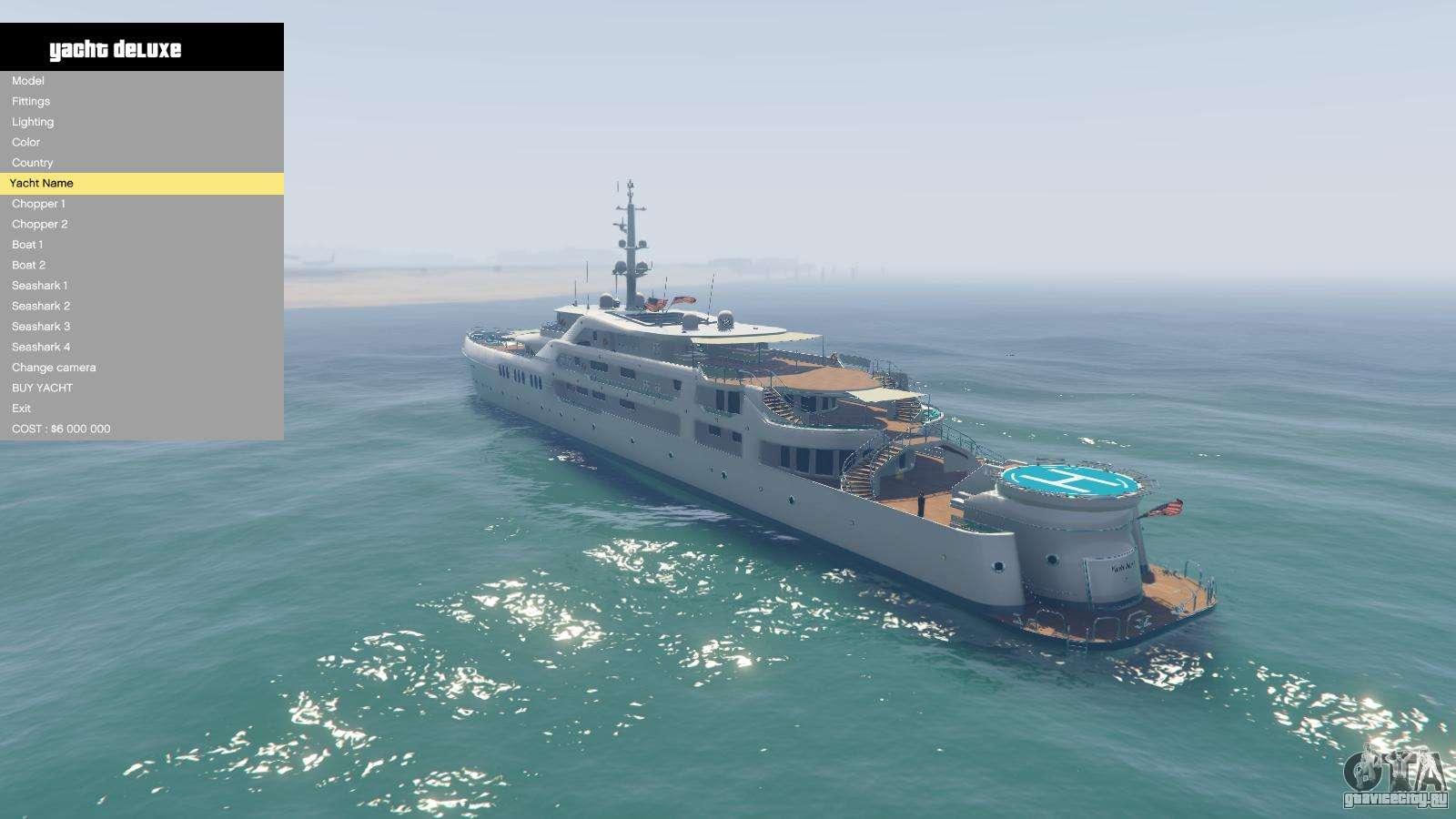Select the Seashark 1 option

point(40,286)
